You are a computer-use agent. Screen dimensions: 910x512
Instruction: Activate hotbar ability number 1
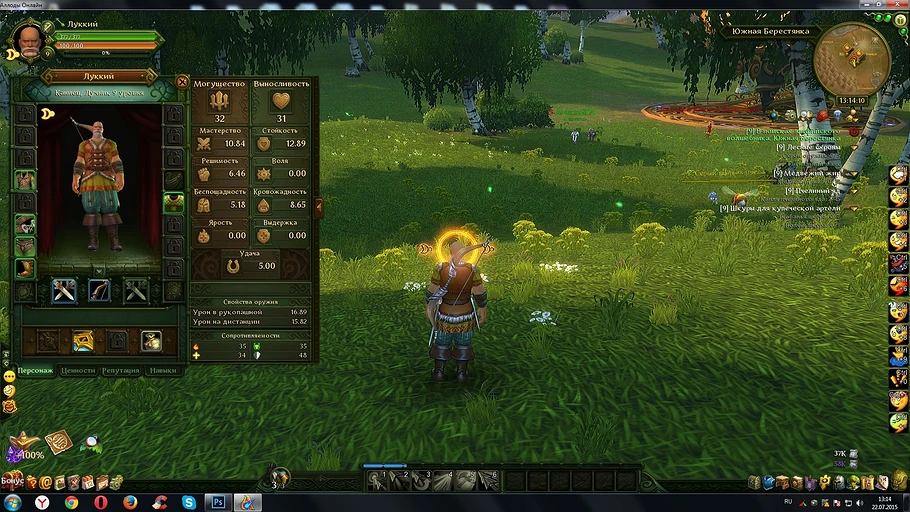tap(377, 481)
